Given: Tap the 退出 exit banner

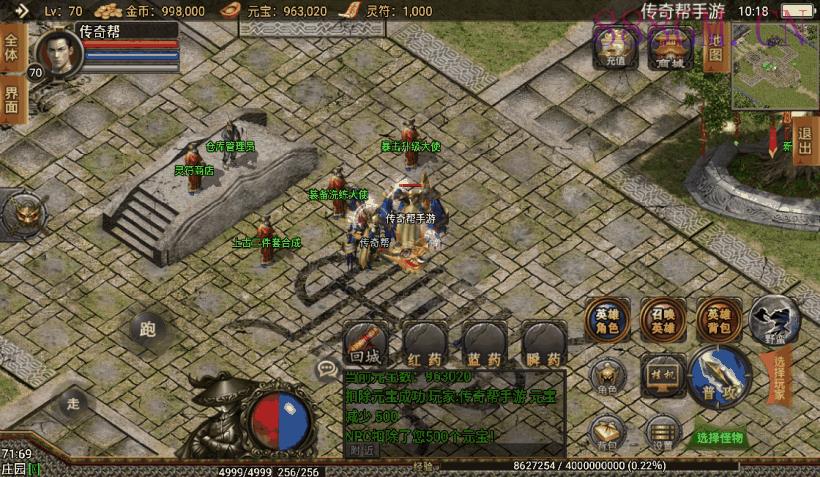Looking at the screenshot, I should pyautogui.click(x=804, y=140).
